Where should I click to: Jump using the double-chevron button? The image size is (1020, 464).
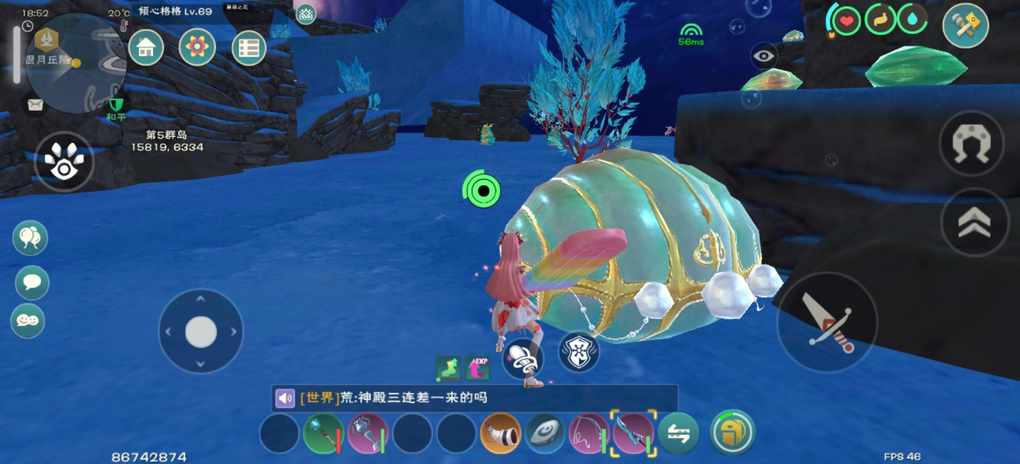(974, 223)
